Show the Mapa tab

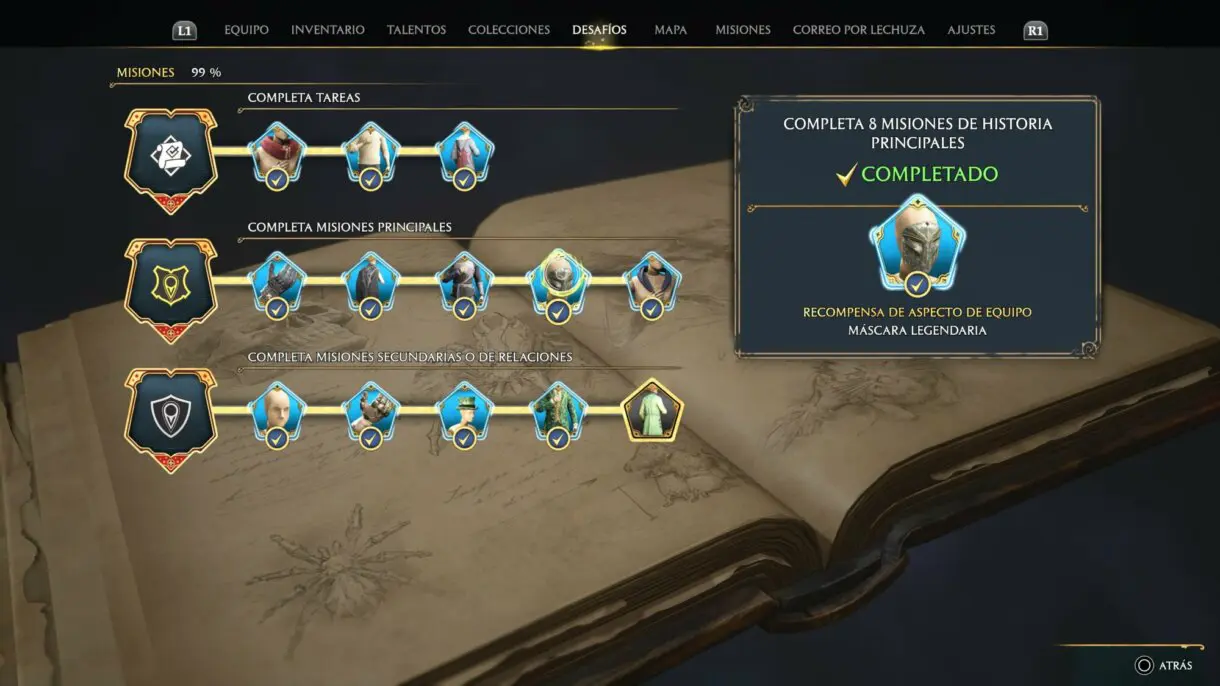pos(670,30)
